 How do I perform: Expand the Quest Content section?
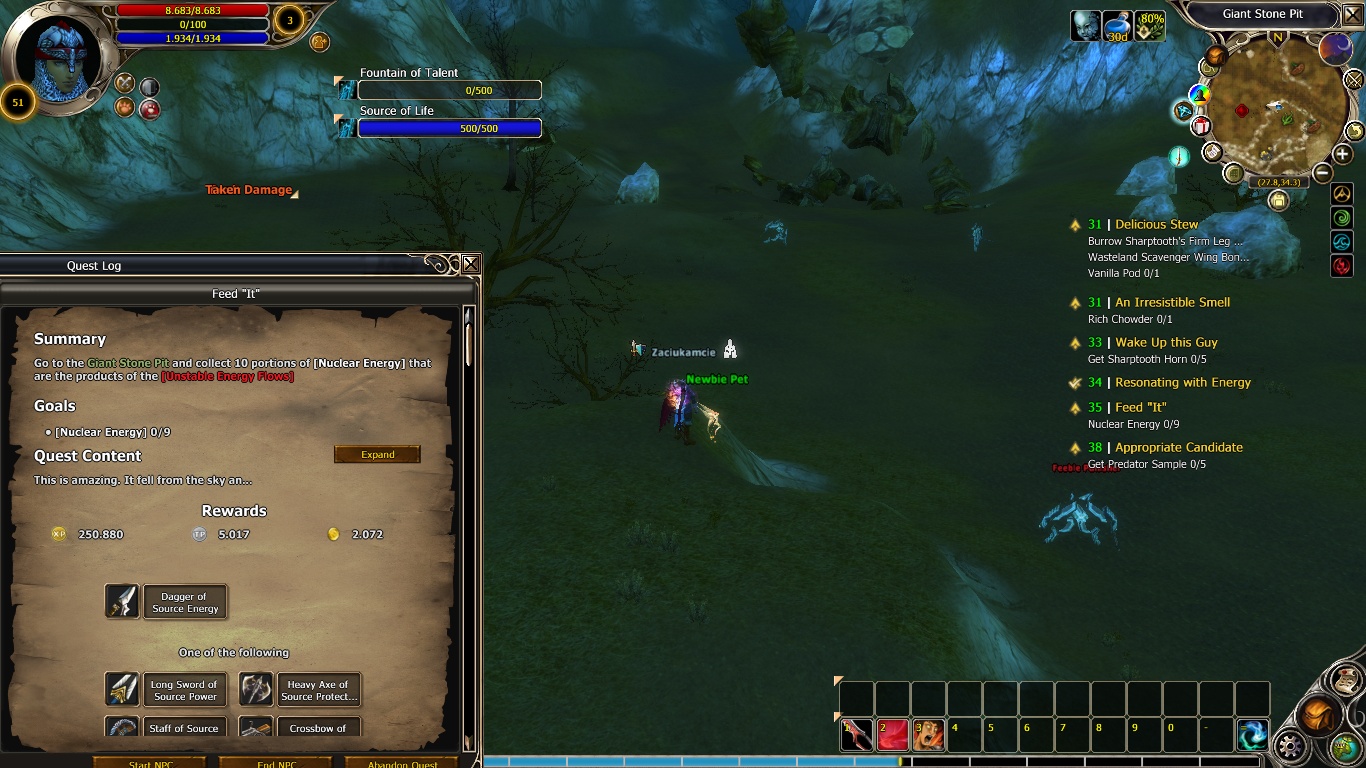377,454
